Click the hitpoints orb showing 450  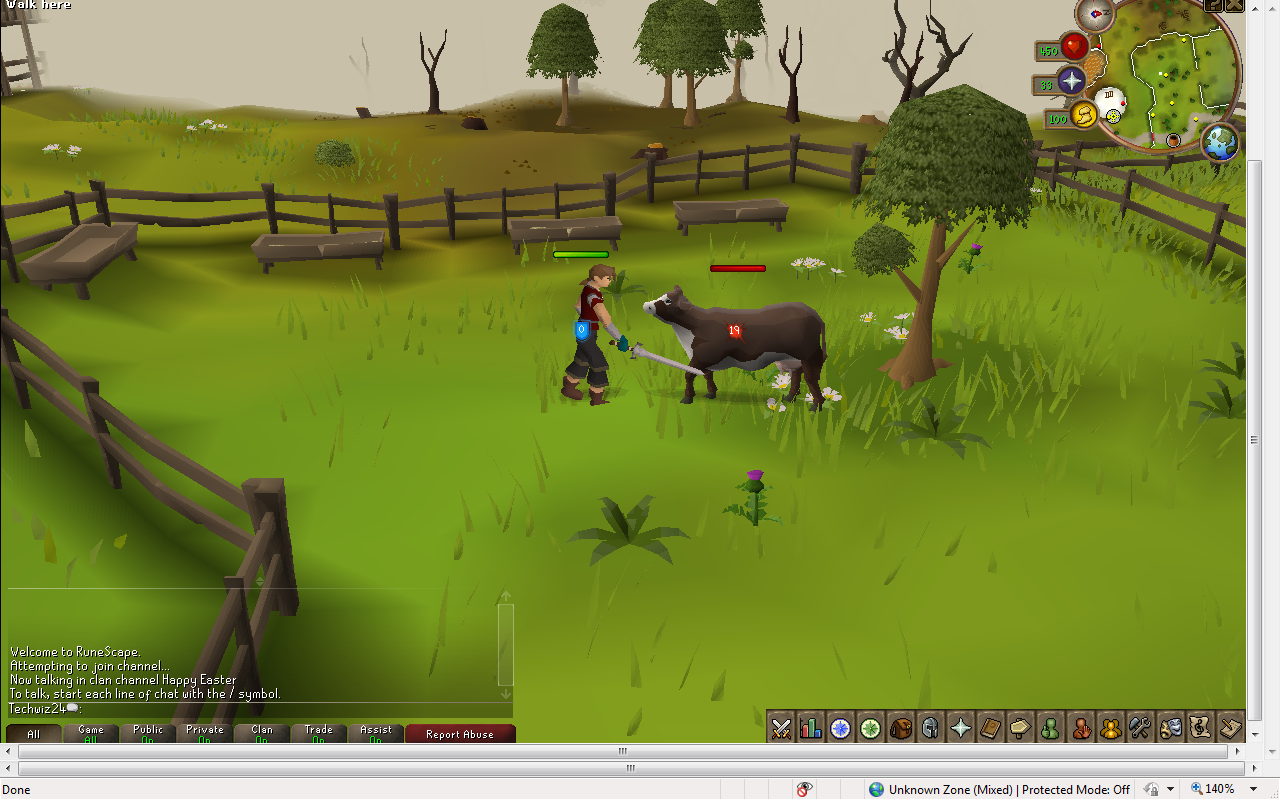pyautogui.click(x=1075, y=47)
